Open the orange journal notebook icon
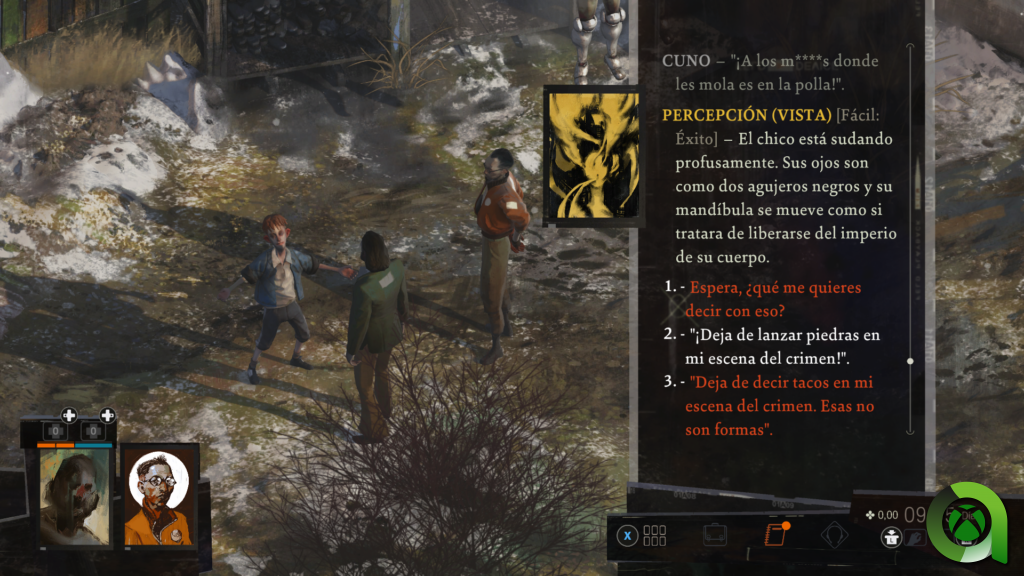 click(x=773, y=535)
